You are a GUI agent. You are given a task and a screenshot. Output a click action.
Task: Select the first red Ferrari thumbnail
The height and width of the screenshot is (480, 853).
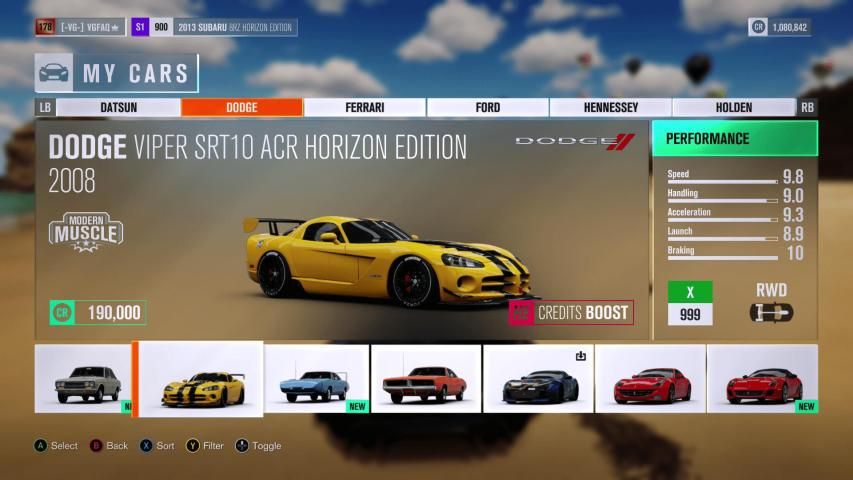coord(650,380)
